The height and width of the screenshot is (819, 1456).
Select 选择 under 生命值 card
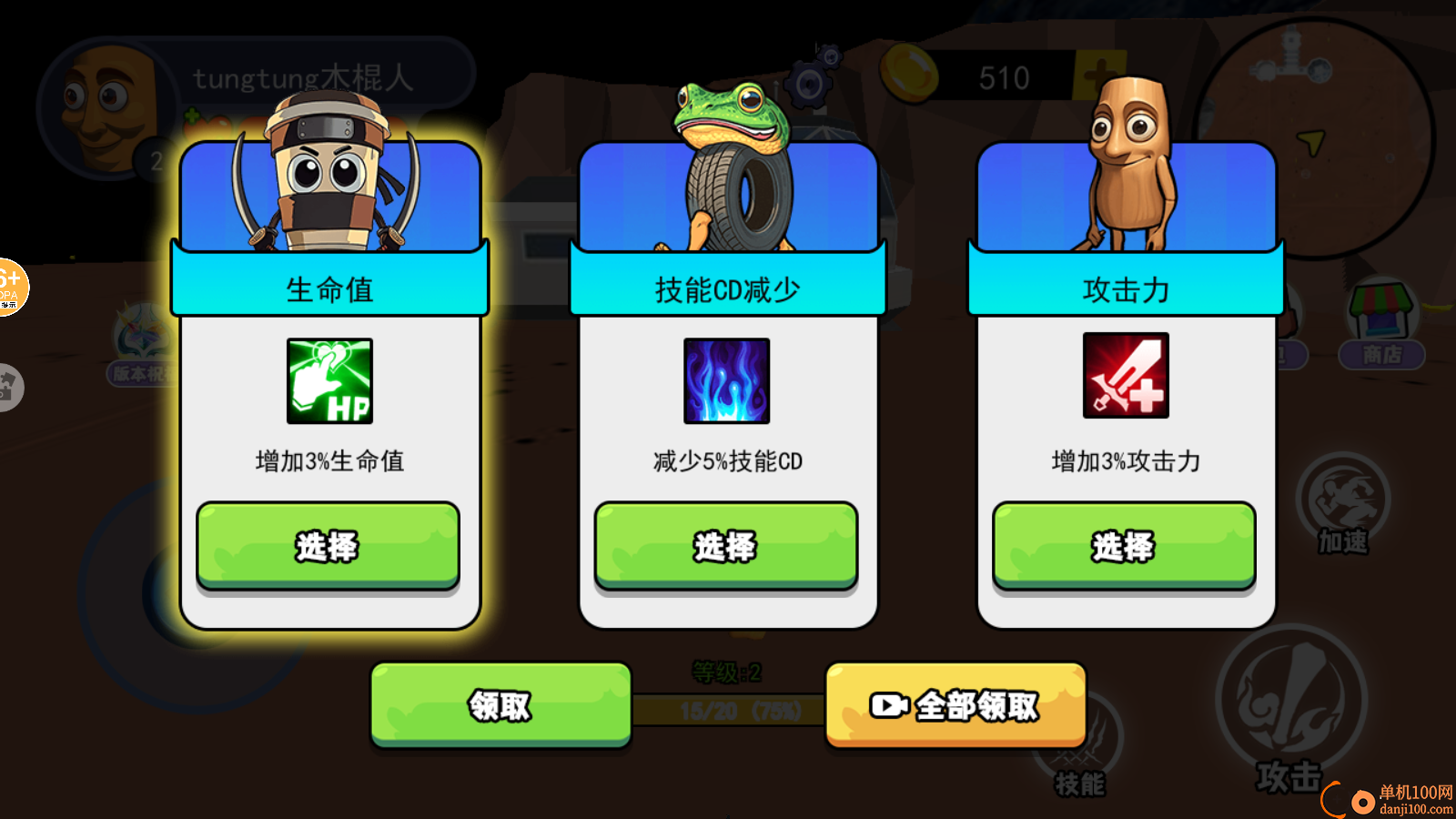click(x=327, y=545)
